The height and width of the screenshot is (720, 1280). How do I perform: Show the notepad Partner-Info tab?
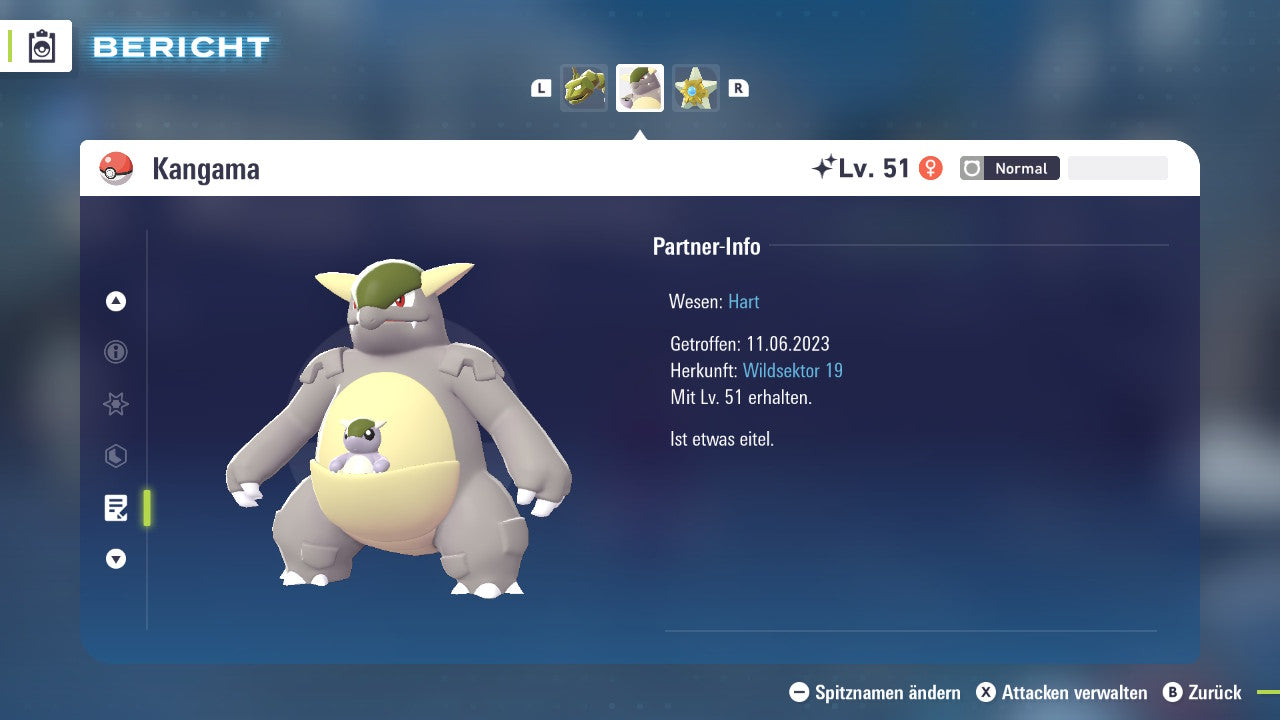click(116, 508)
